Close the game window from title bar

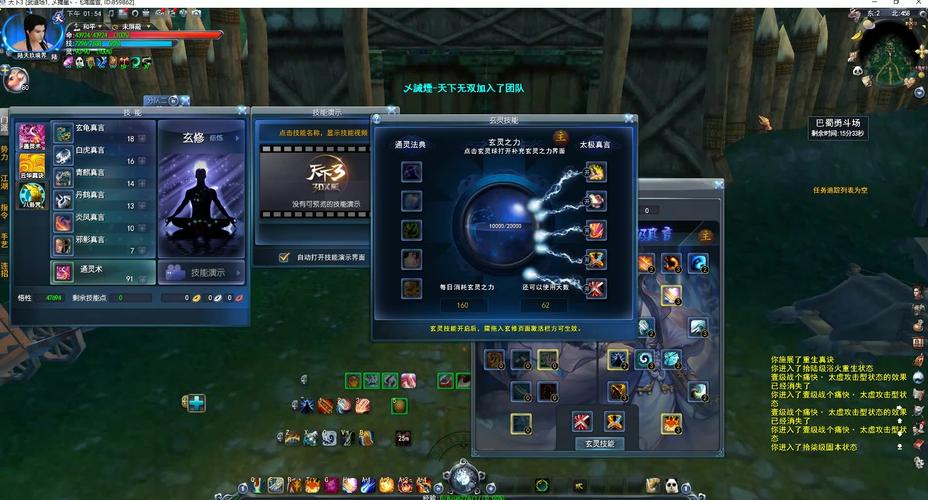pyautogui.click(x=917, y=5)
